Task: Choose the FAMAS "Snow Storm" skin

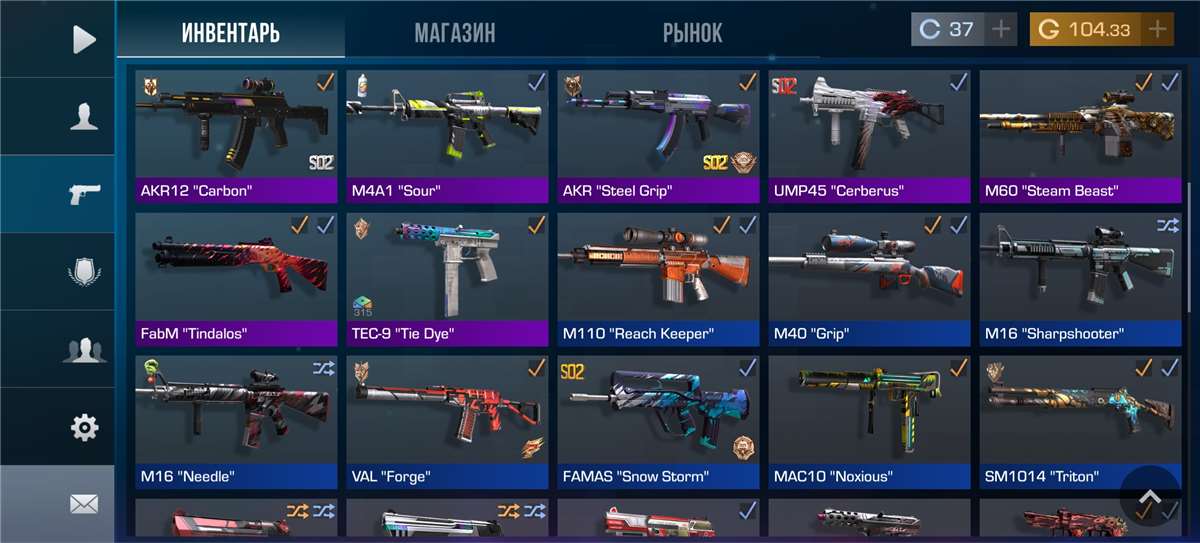Action: [658, 422]
